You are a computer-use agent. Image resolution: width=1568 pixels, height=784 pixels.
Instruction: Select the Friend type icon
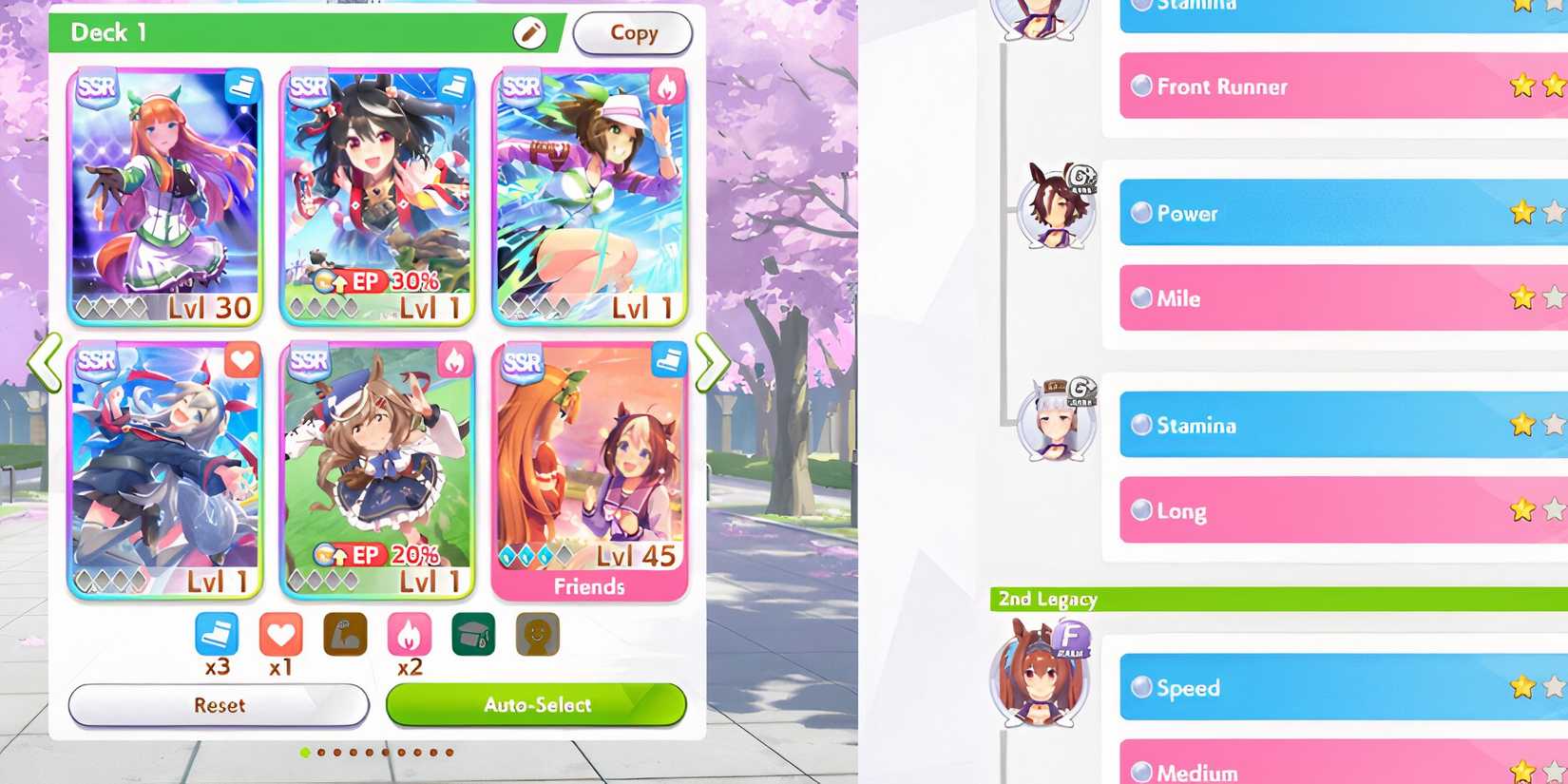(x=539, y=634)
